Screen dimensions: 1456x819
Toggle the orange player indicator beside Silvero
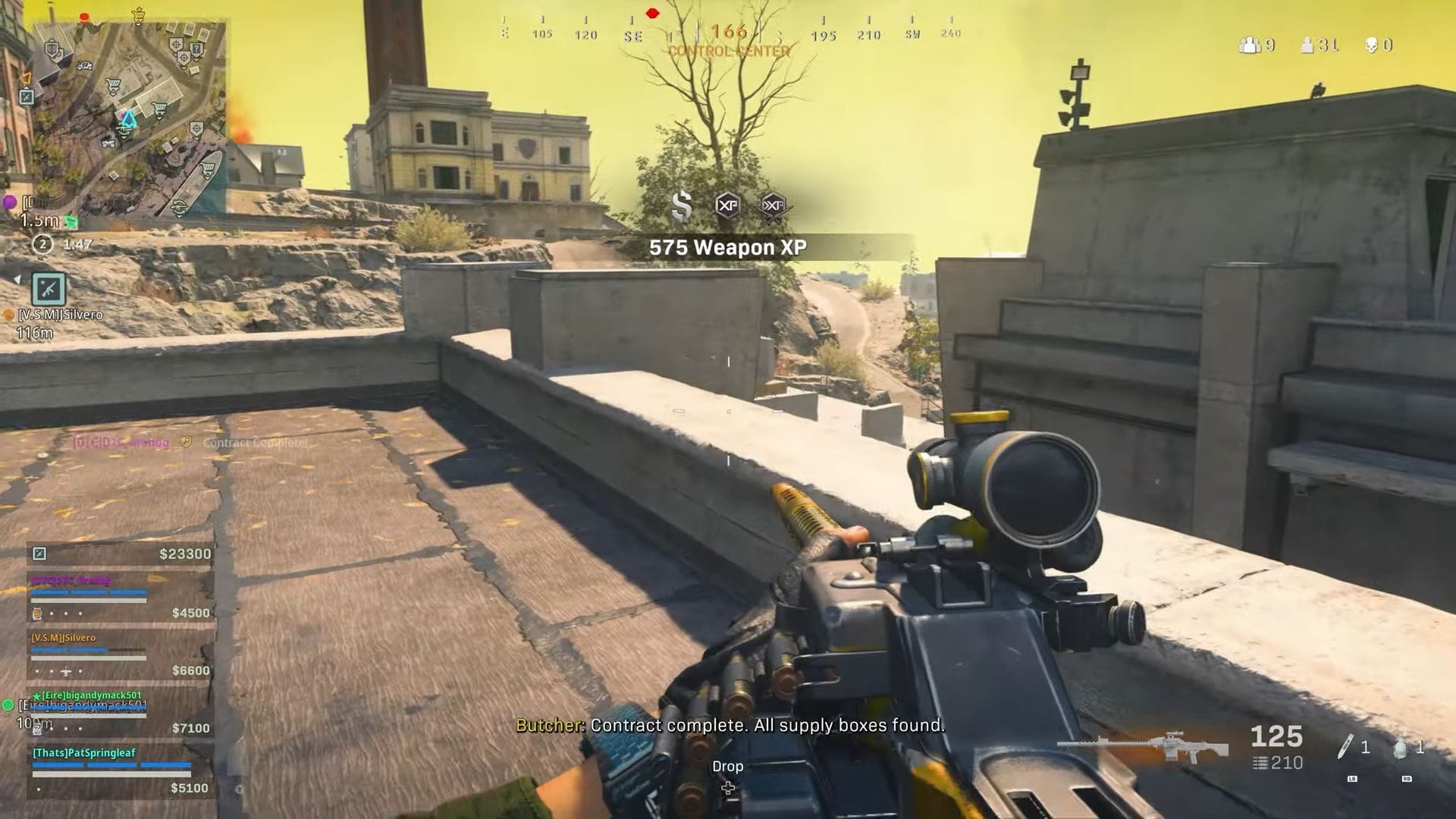(x=8, y=315)
